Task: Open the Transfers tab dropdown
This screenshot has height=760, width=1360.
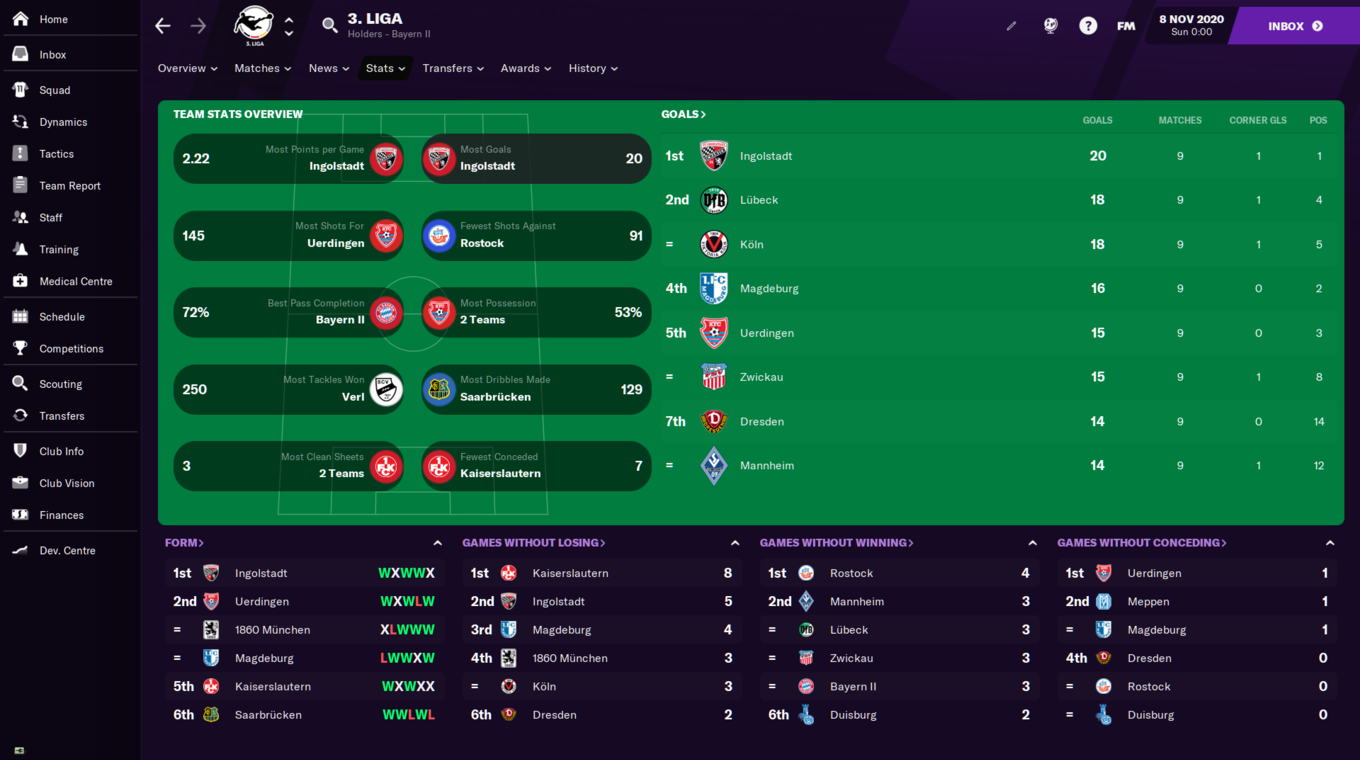Action: click(452, 68)
